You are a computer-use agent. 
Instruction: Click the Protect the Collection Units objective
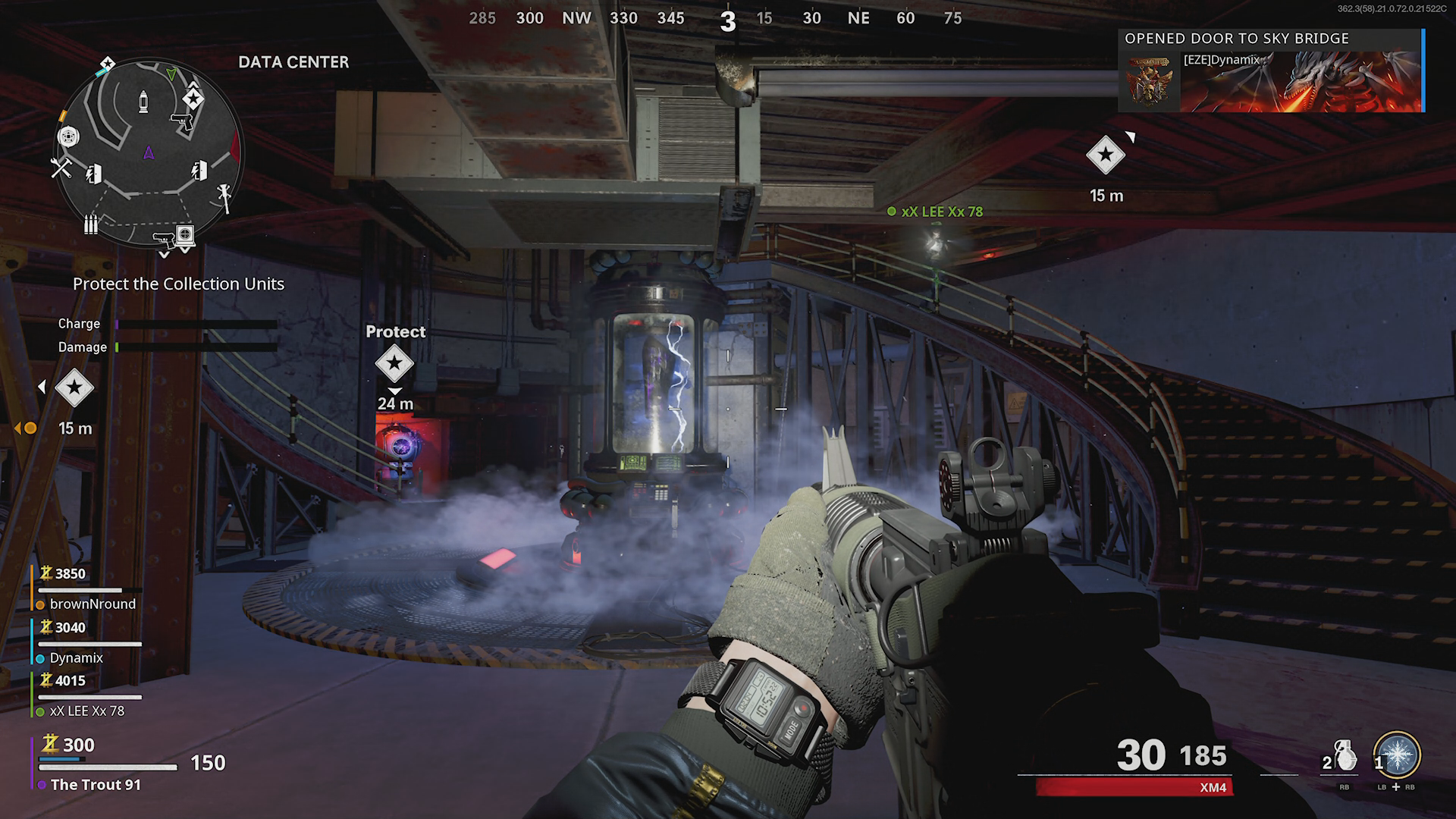pos(178,284)
